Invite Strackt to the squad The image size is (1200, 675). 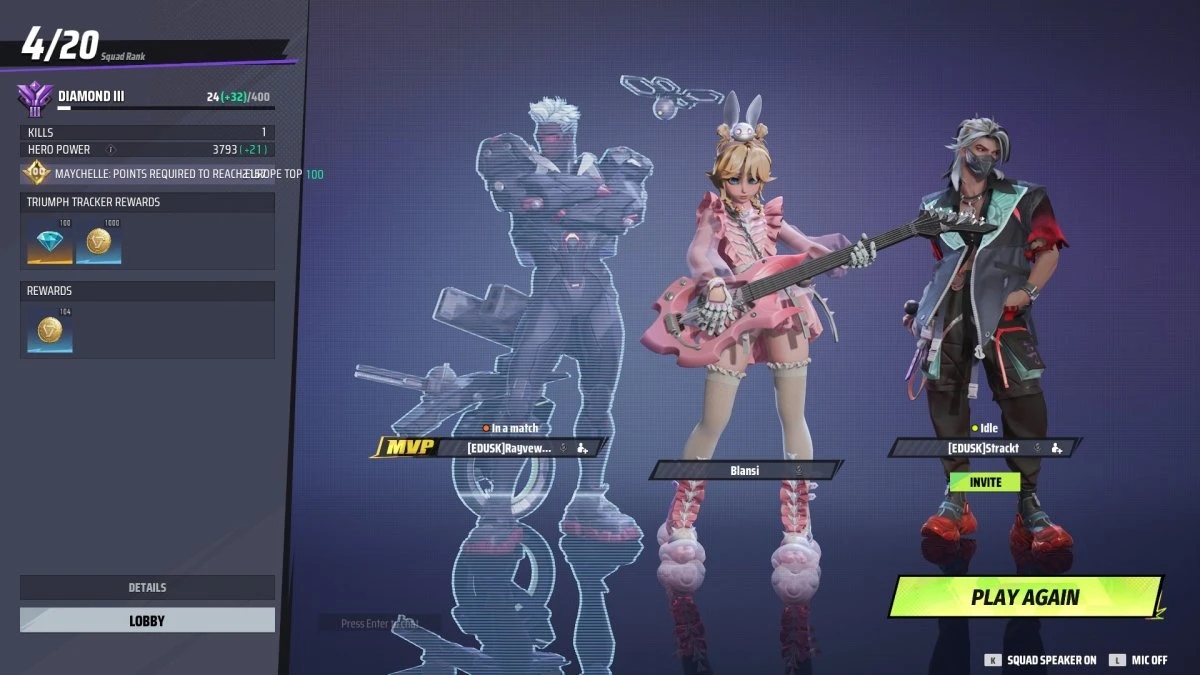pyautogui.click(x=985, y=482)
